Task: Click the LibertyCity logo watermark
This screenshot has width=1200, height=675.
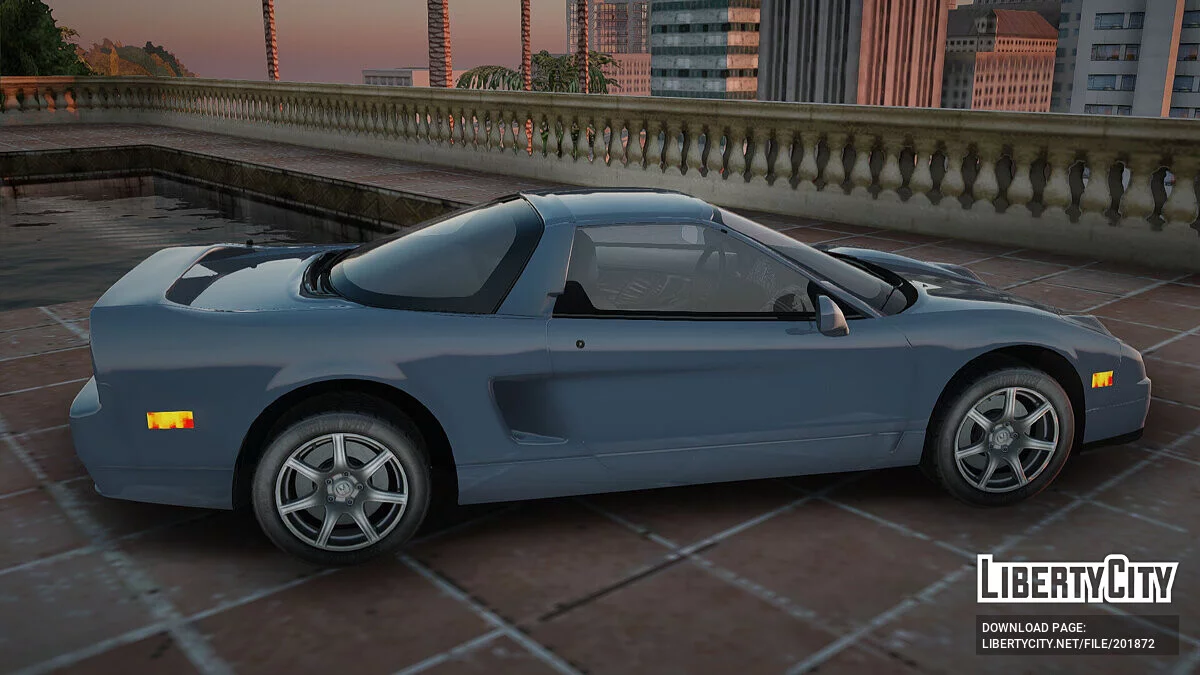Action: 1077,579
